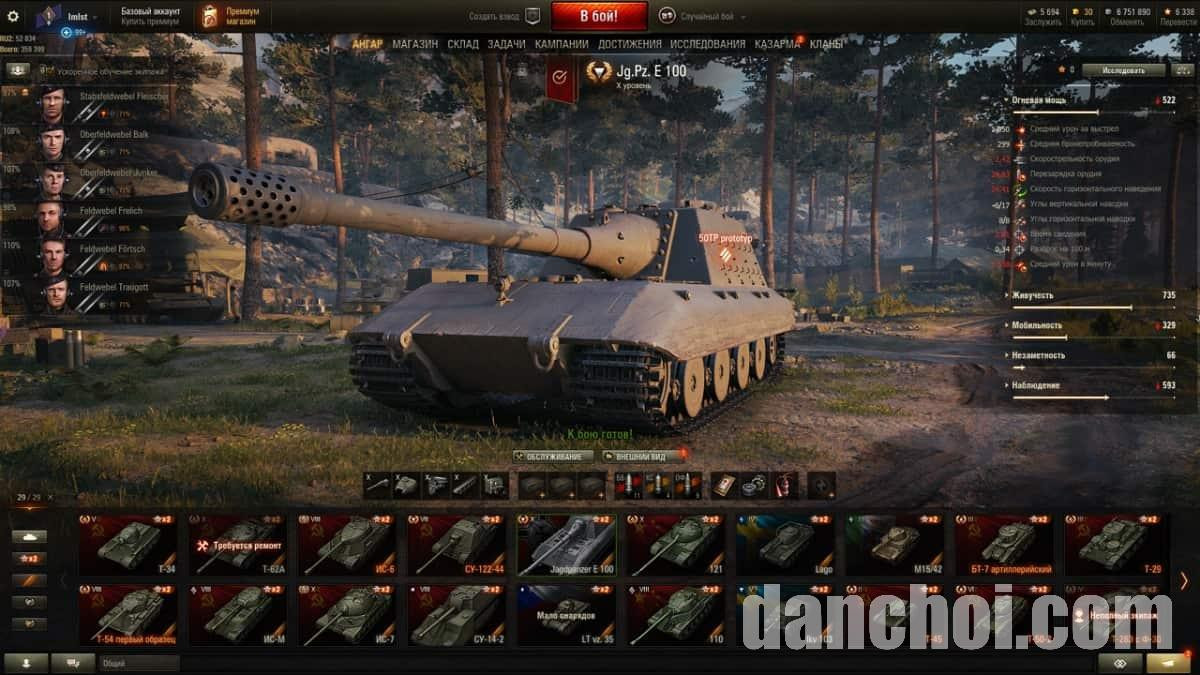Open the Обслуживание panel
The width and height of the screenshot is (1200, 675).
553,456
